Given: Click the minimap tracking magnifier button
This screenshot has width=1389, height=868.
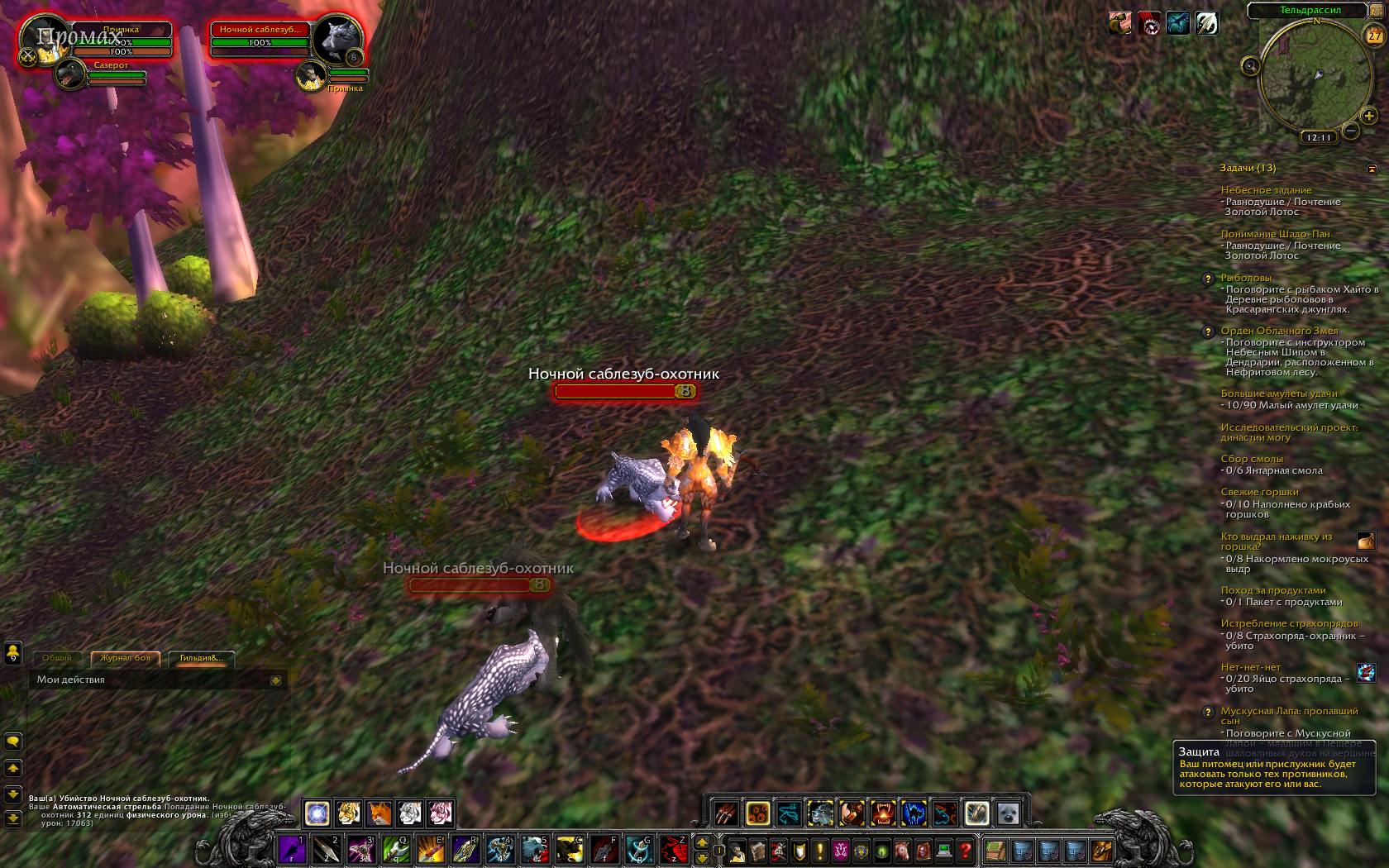Looking at the screenshot, I should coord(1250,66).
